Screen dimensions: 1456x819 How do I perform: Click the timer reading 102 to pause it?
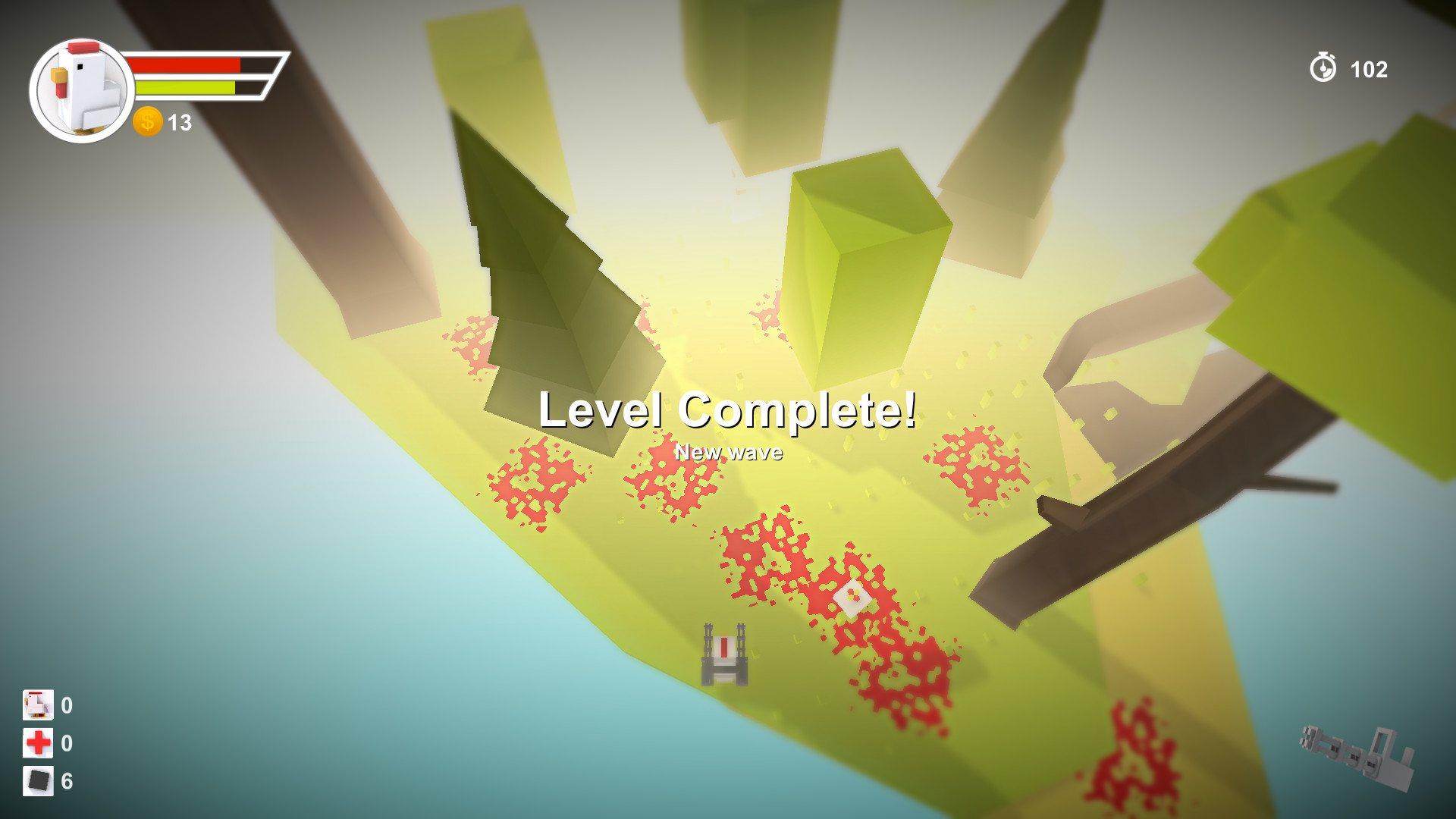pos(1367,71)
